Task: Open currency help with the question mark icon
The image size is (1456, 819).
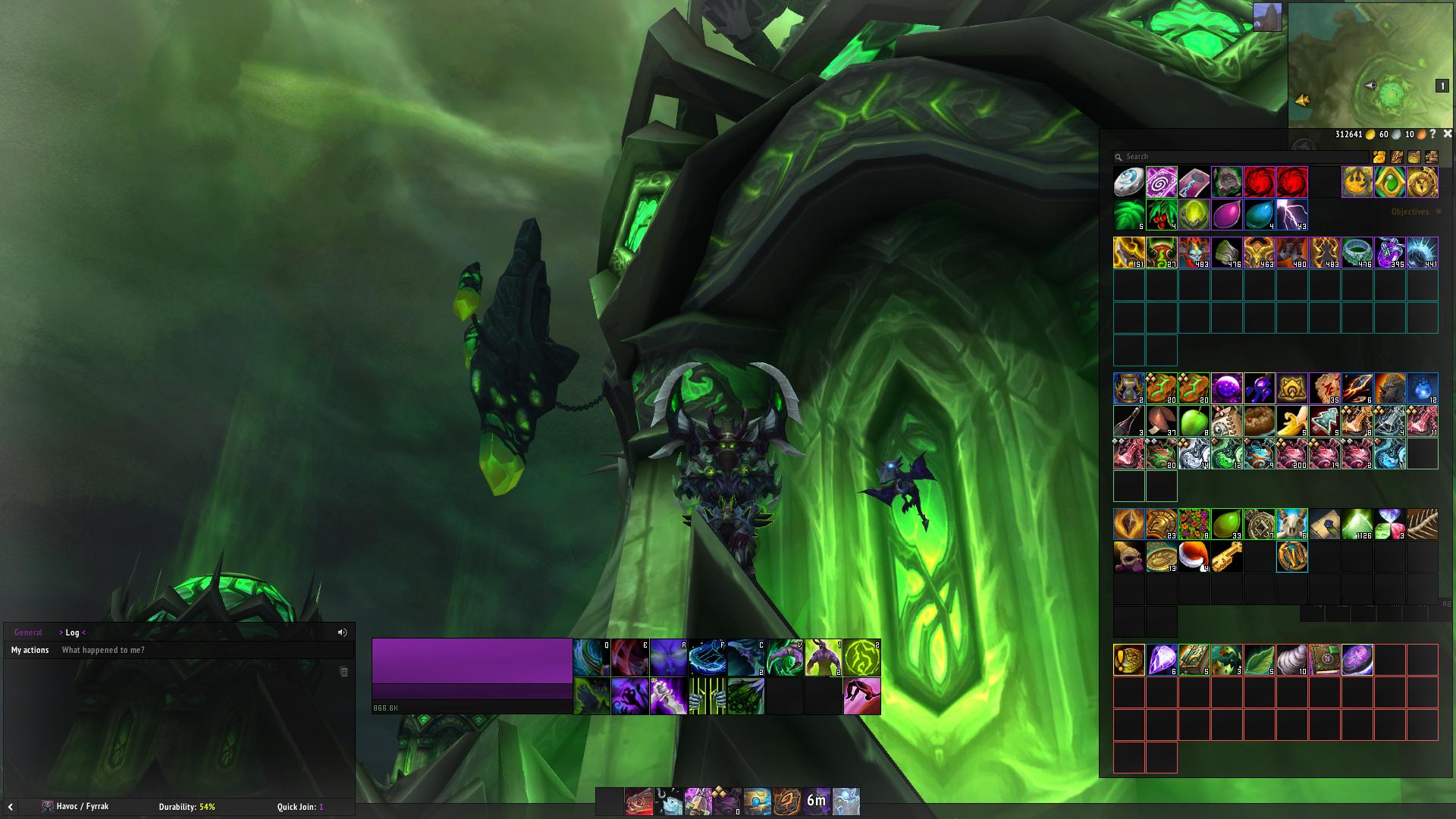Action: [1432, 135]
